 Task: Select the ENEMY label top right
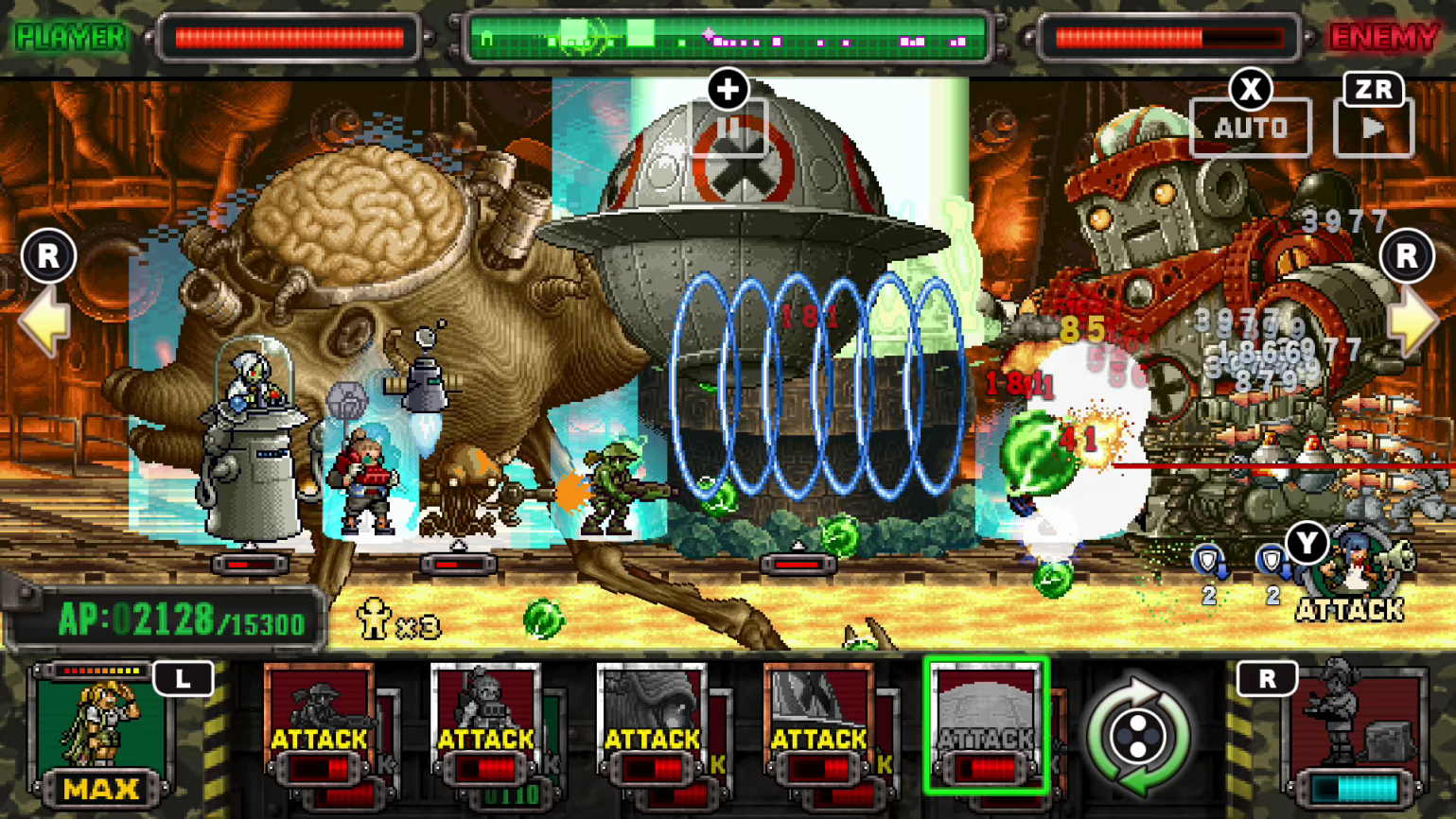tap(1382, 38)
